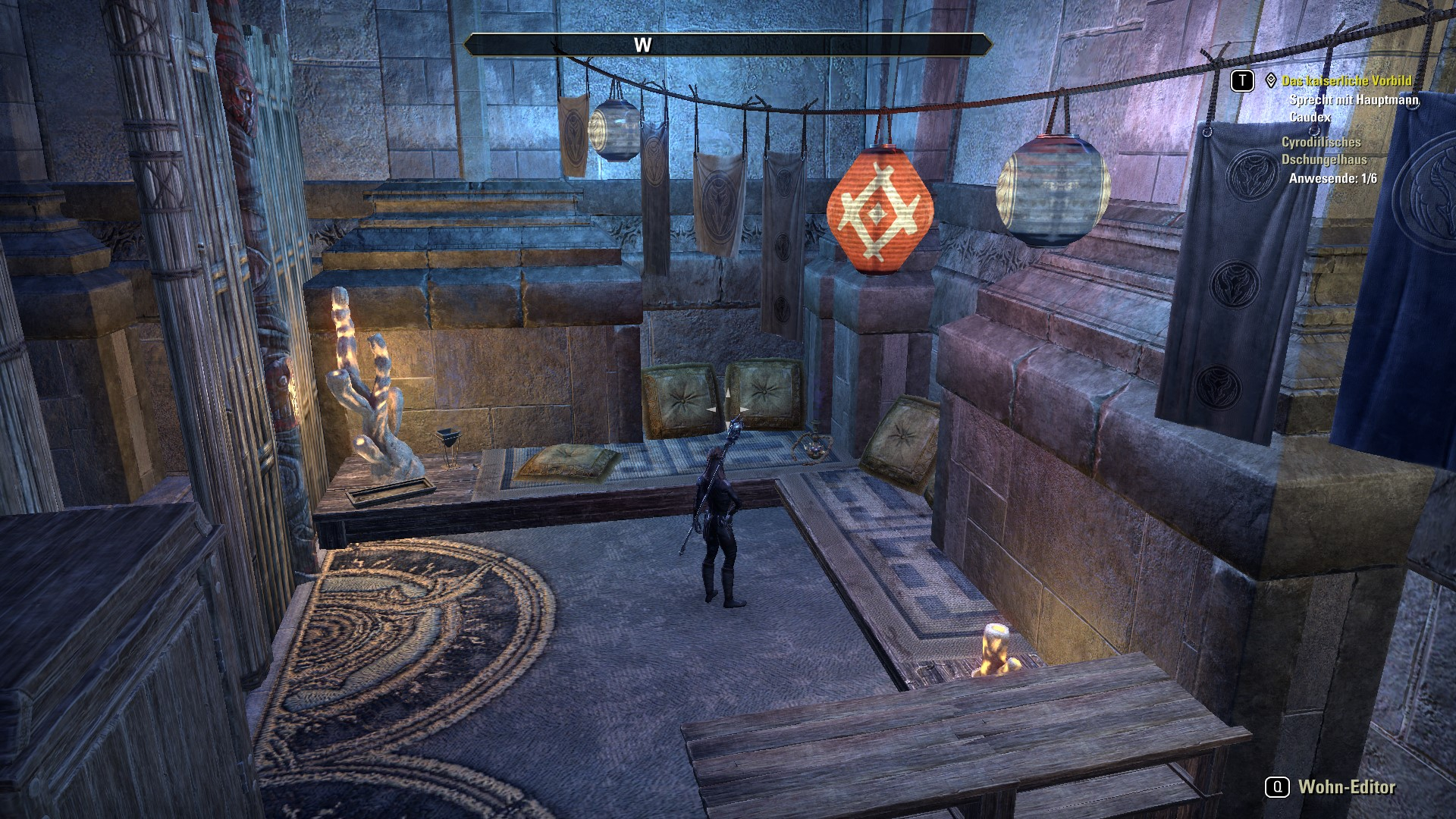Click the compass bar showing W

click(727, 45)
